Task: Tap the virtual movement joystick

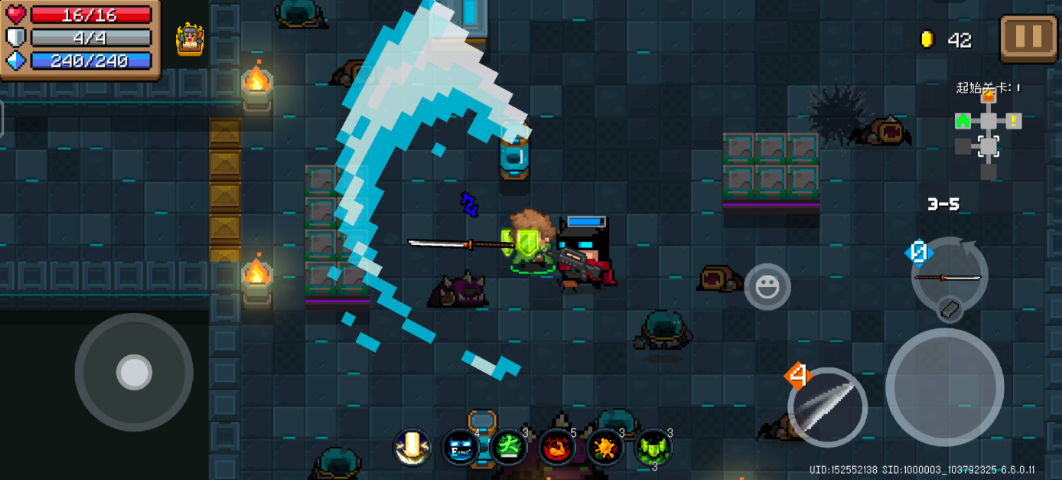Action: (134, 372)
